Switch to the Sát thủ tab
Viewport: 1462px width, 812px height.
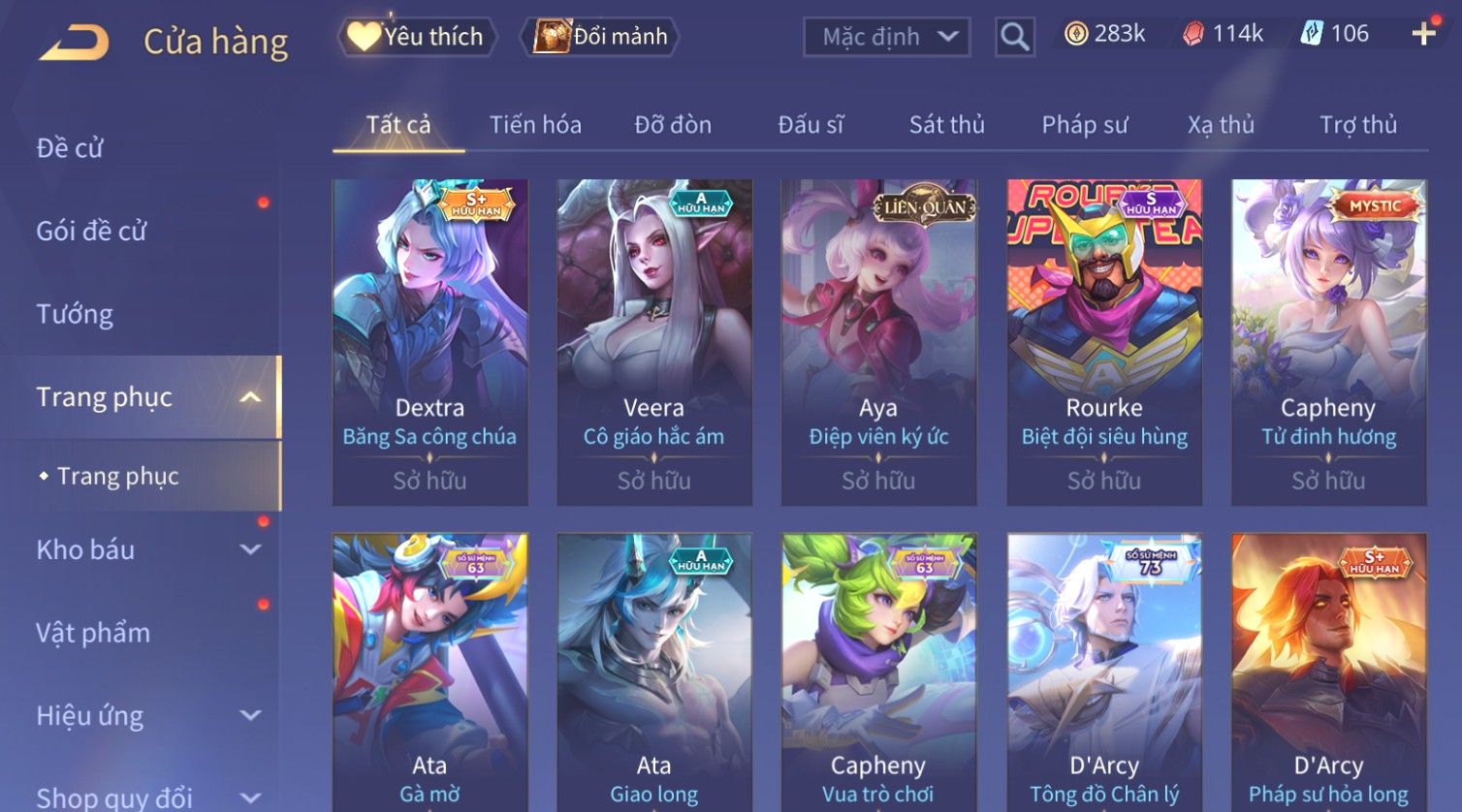pos(946,125)
